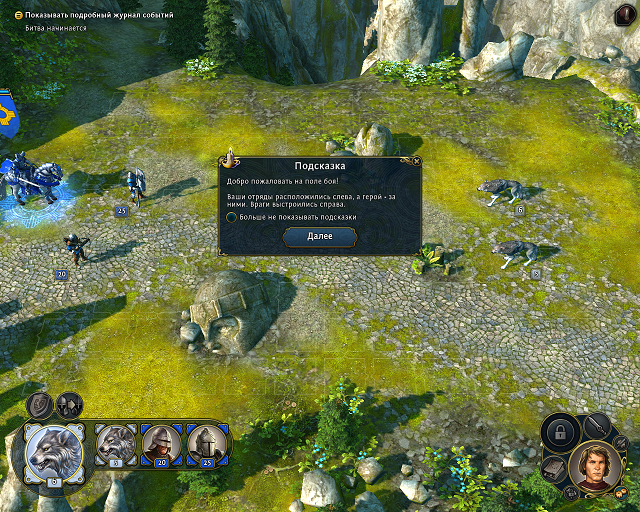
Task: Tick the Больше не показывать подсказки checkbox
Action: point(232,216)
